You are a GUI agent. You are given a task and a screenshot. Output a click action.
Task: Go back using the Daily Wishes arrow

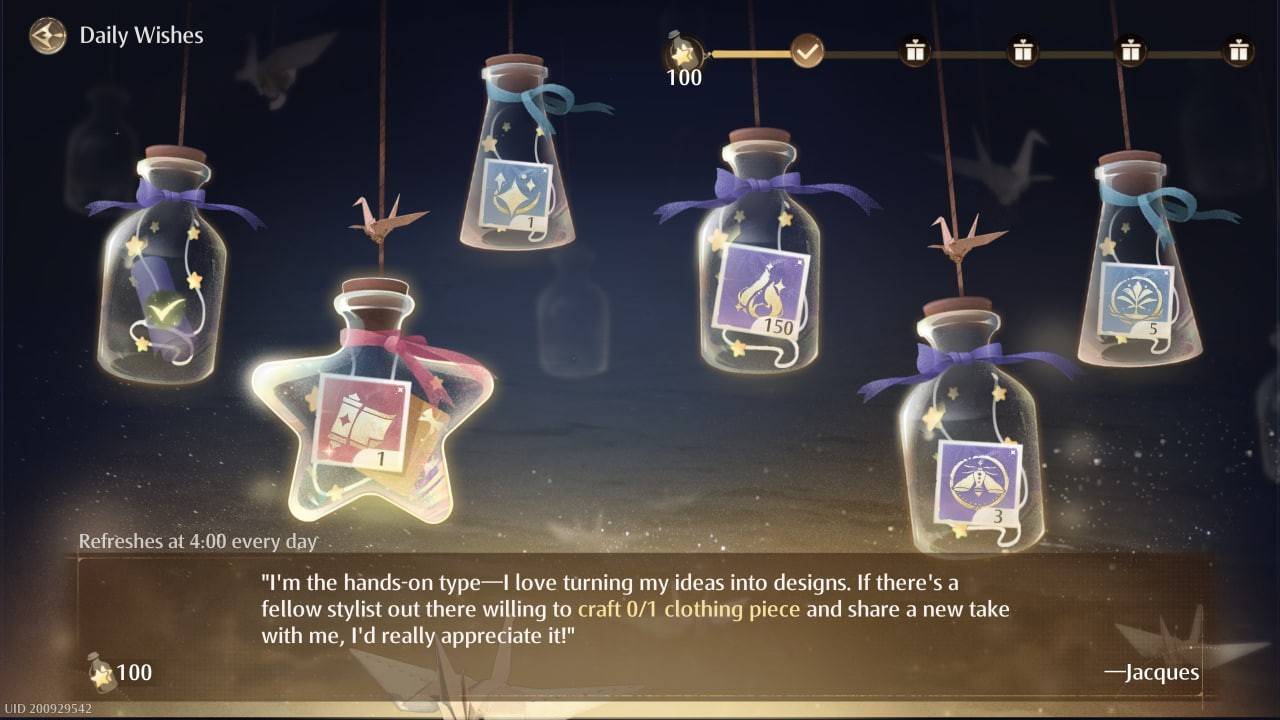[46, 36]
